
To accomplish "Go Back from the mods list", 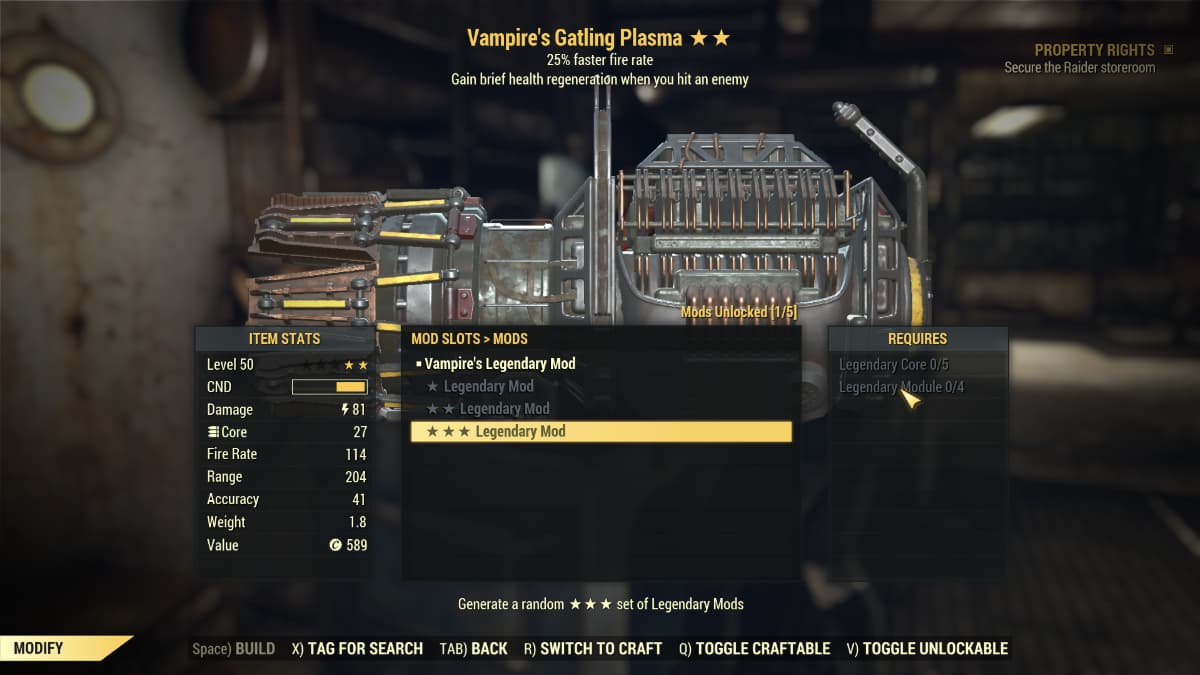I will 473,648.
